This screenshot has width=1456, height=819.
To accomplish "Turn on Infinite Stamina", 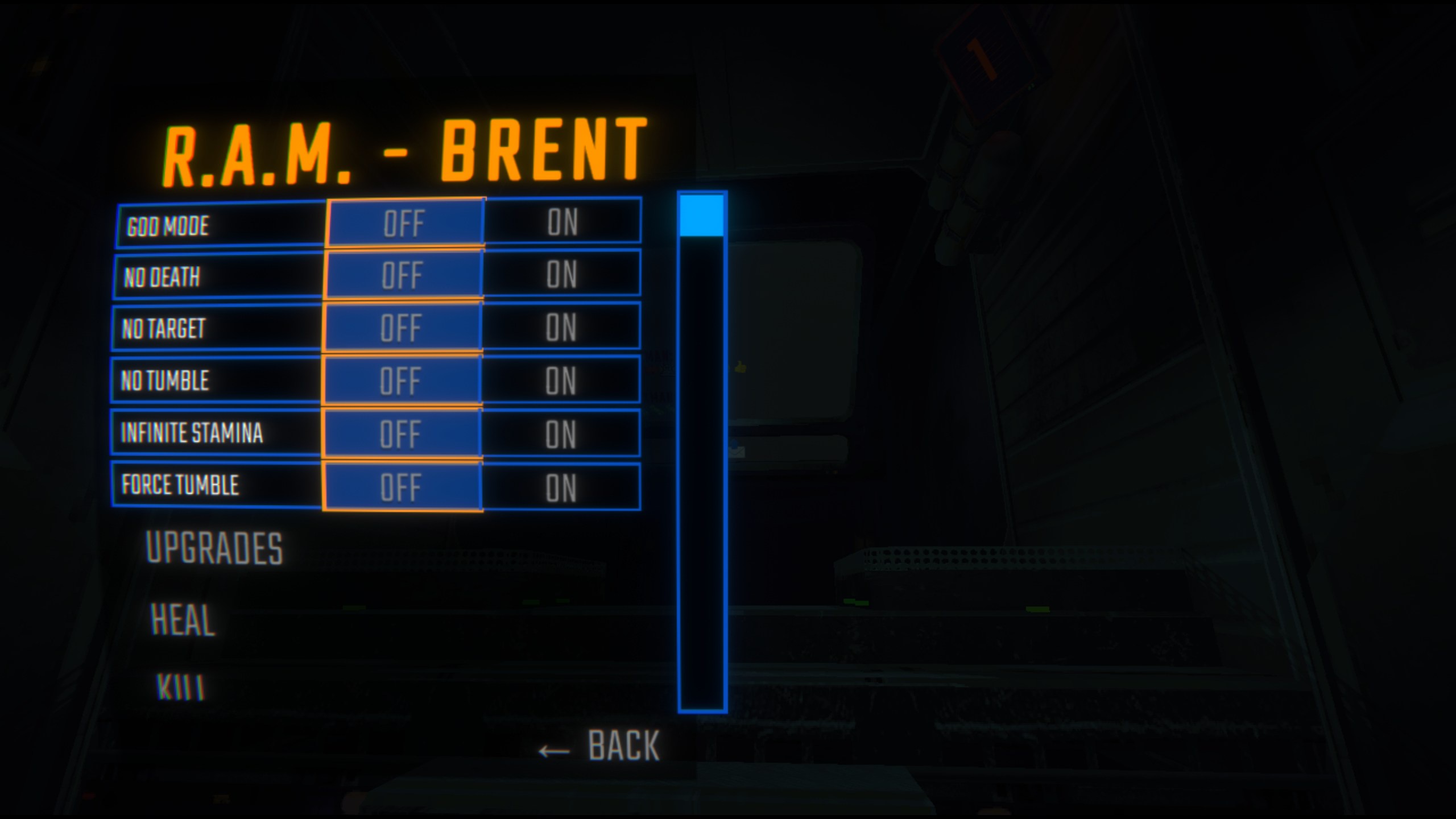I will (564, 435).
